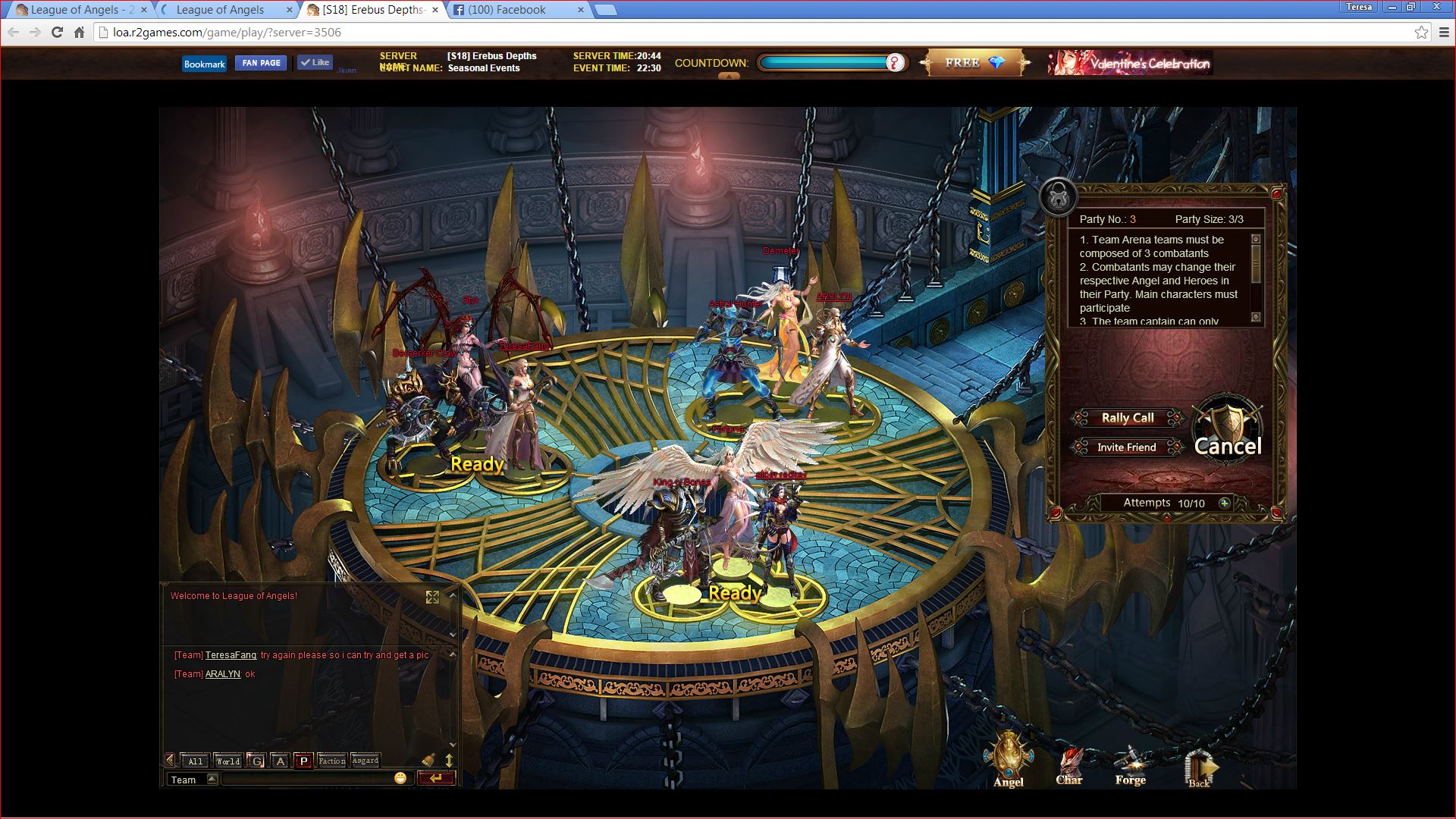
Task: Switch to the Facebook browser tab
Action: [x=517, y=10]
